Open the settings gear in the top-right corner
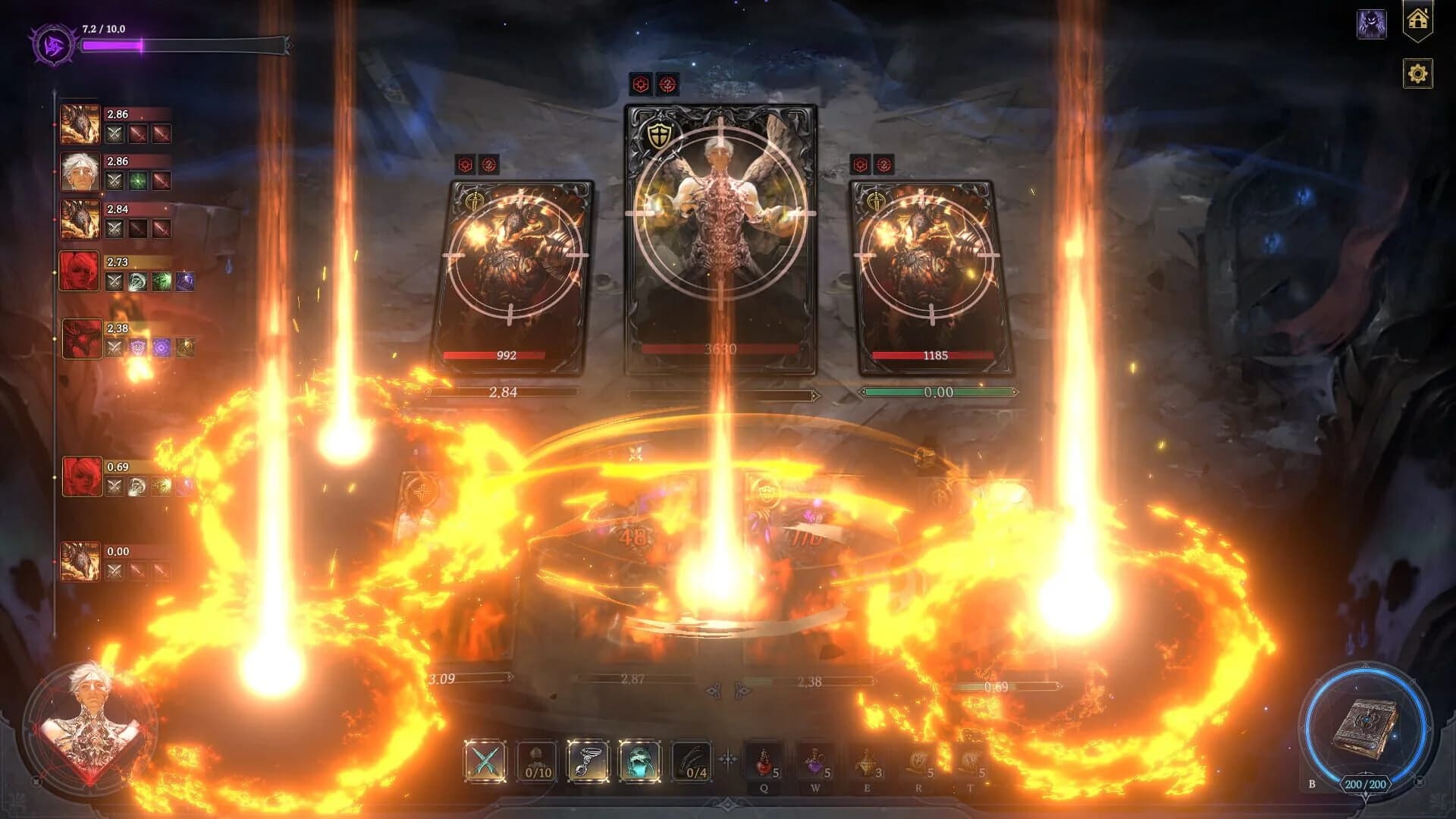The image size is (1456, 819). tap(1417, 74)
